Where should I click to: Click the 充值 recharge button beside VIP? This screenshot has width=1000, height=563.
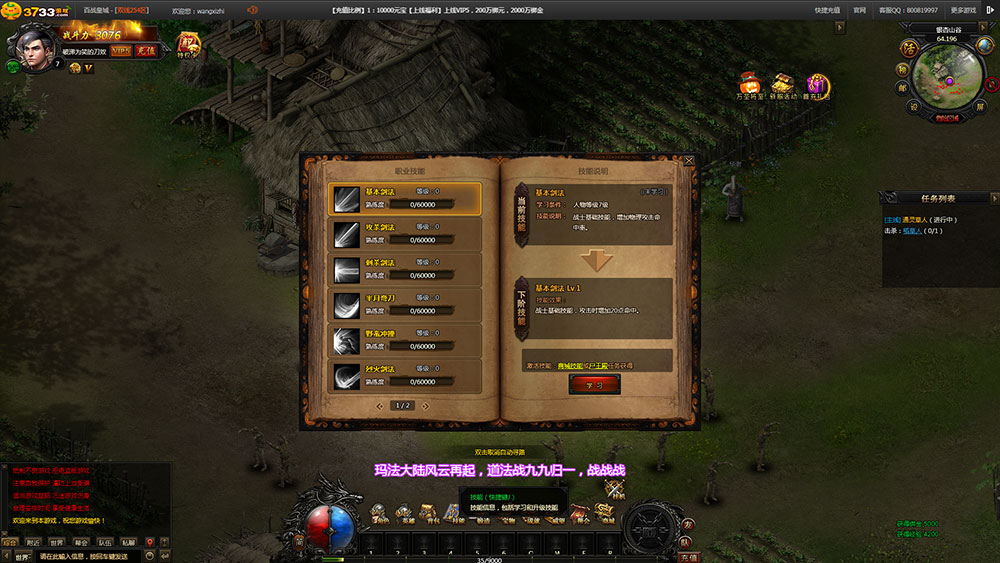tap(146, 50)
